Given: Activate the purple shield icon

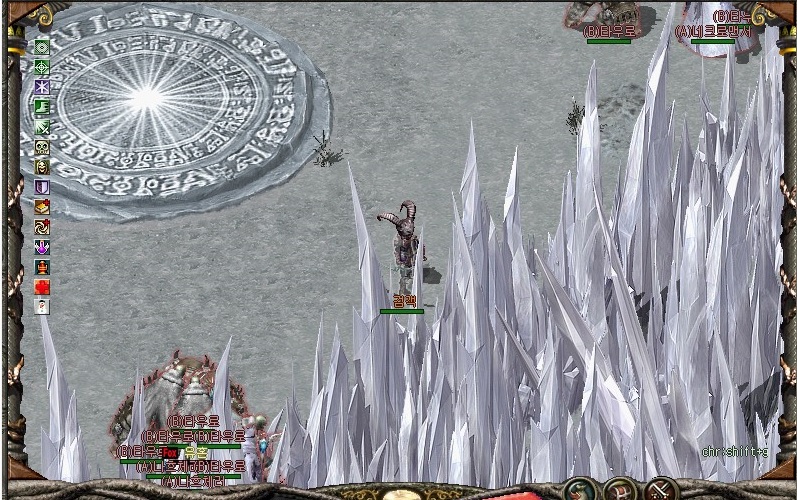Looking at the screenshot, I should coord(42,187).
